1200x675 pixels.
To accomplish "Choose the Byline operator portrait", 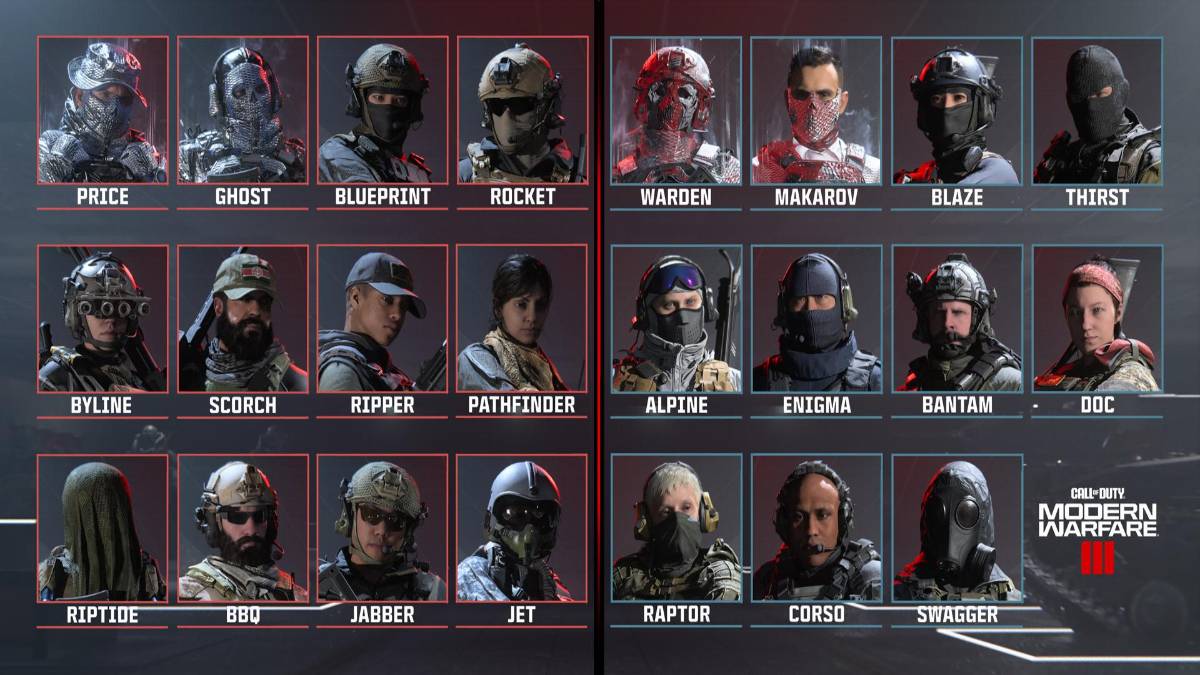I will (103, 318).
